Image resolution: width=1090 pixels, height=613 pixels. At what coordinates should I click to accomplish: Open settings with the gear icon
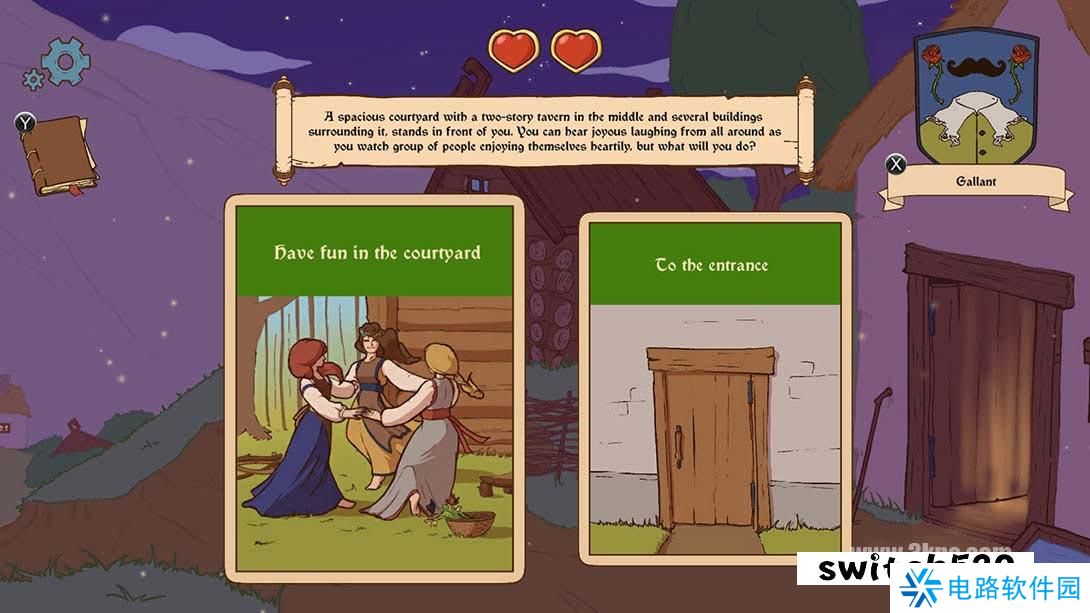[63, 62]
